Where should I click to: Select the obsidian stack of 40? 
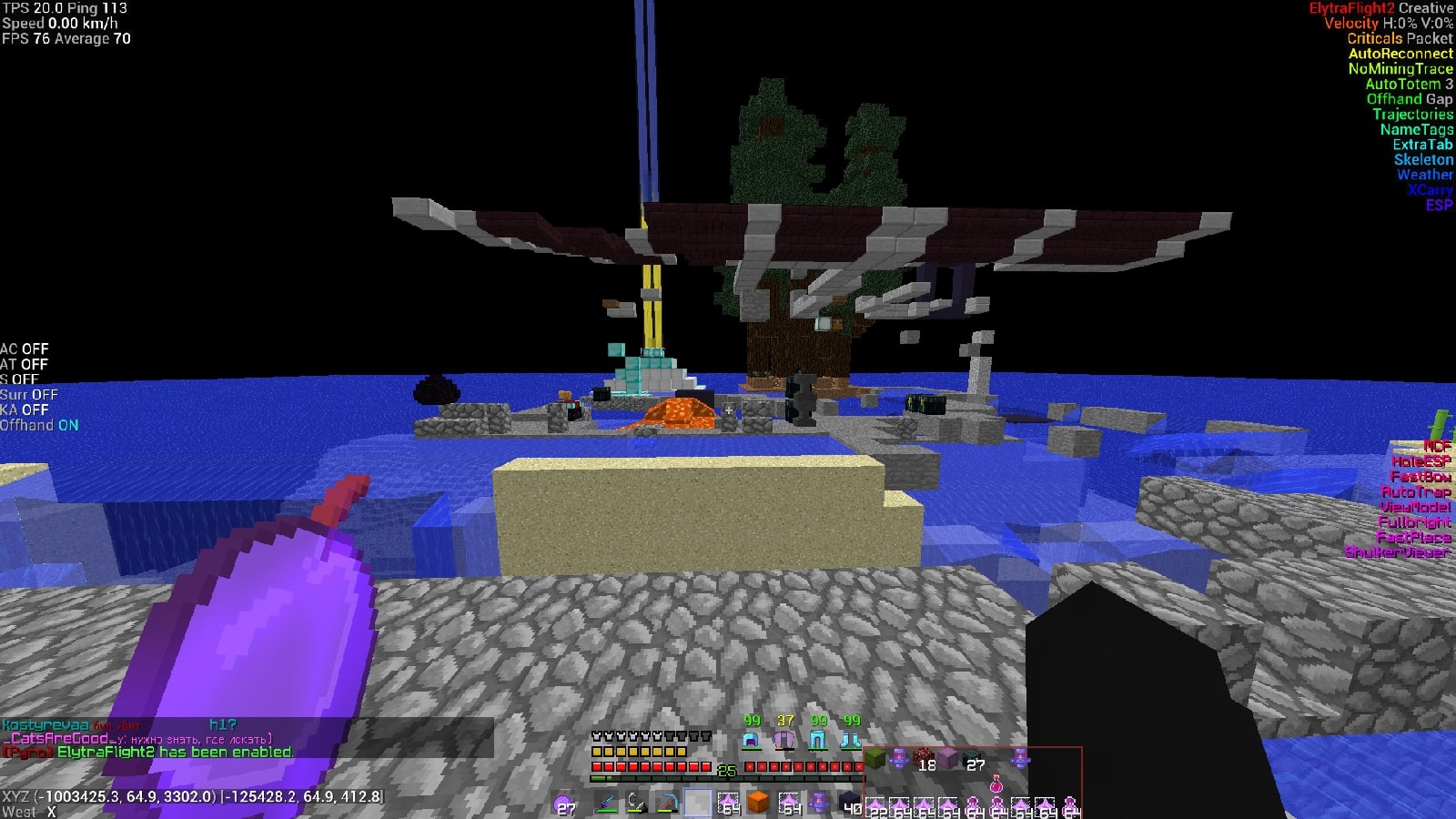click(x=850, y=803)
